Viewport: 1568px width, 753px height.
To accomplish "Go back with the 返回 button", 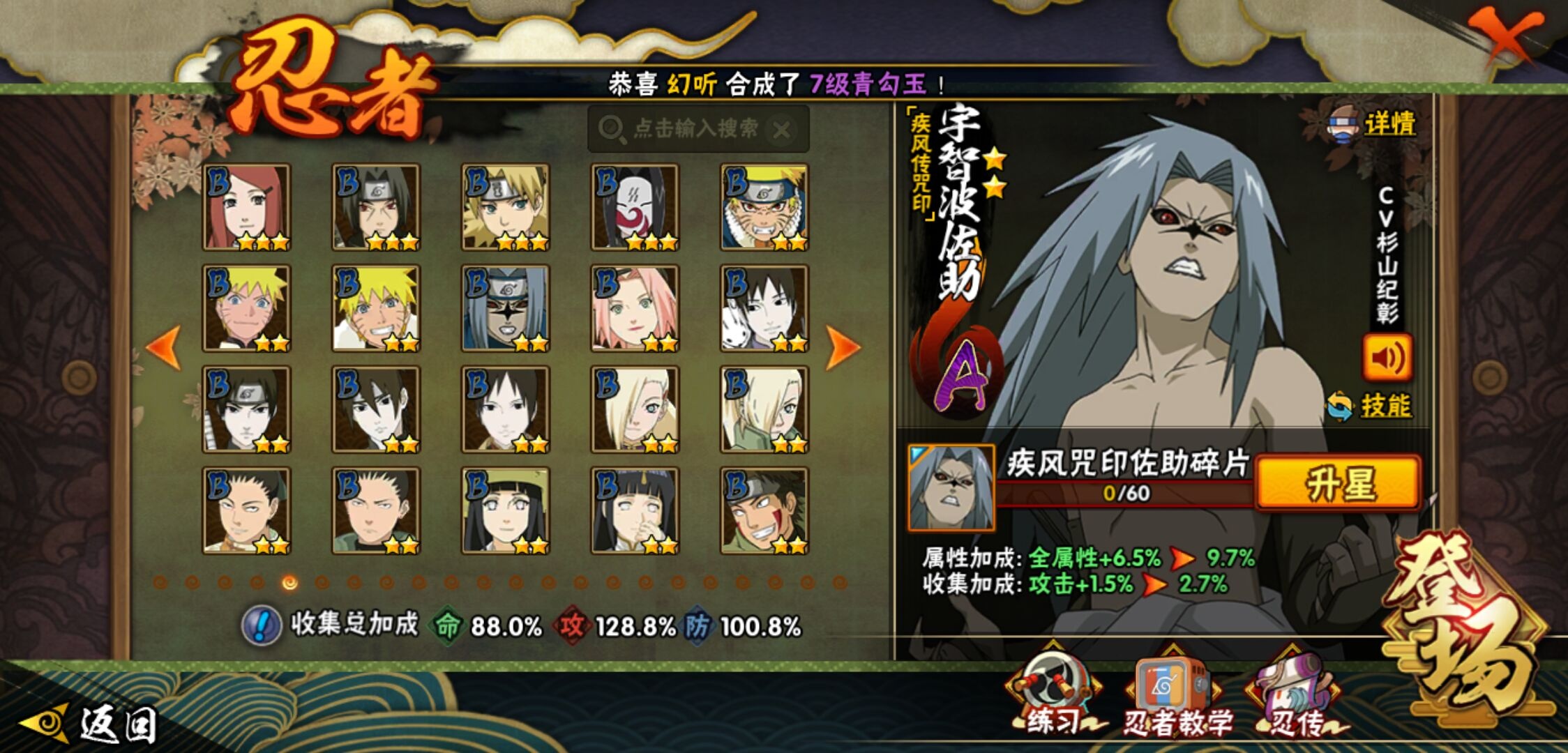I will click(x=91, y=724).
